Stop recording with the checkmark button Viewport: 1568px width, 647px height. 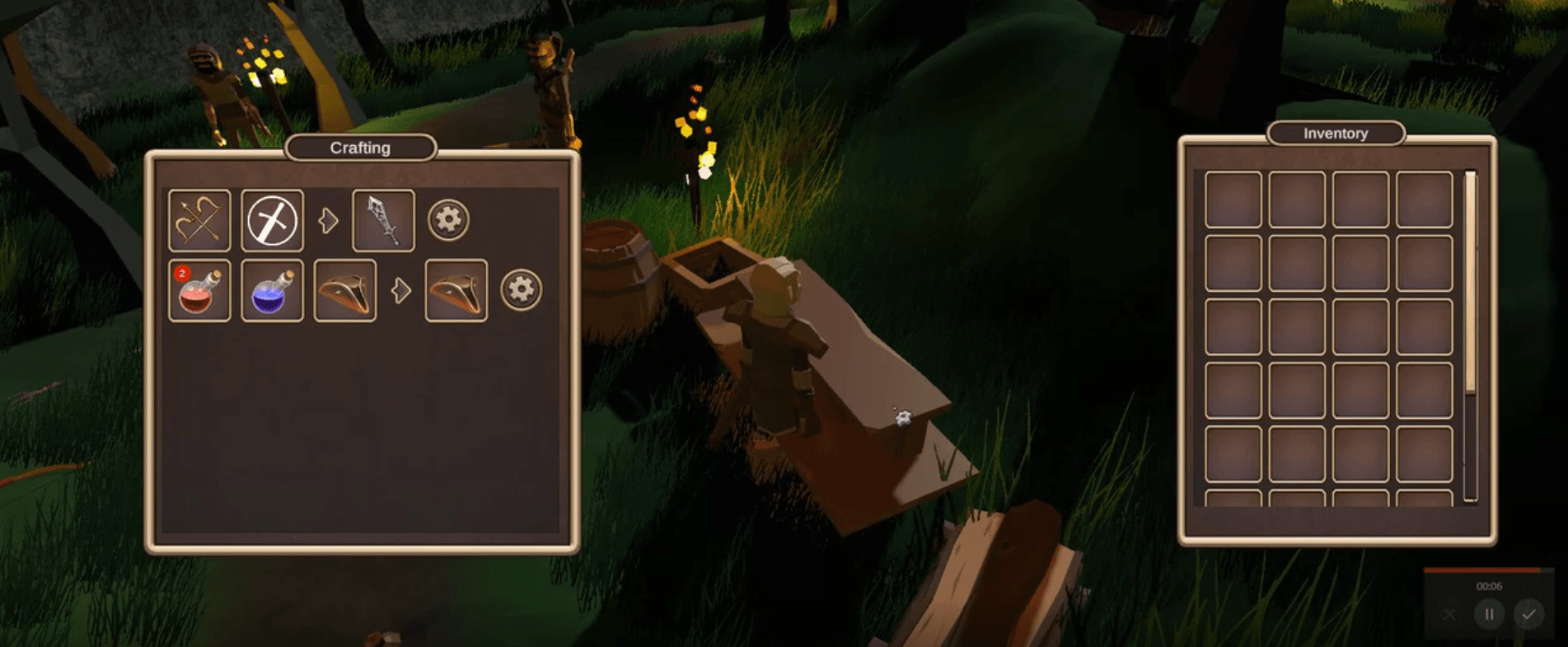[1530, 613]
